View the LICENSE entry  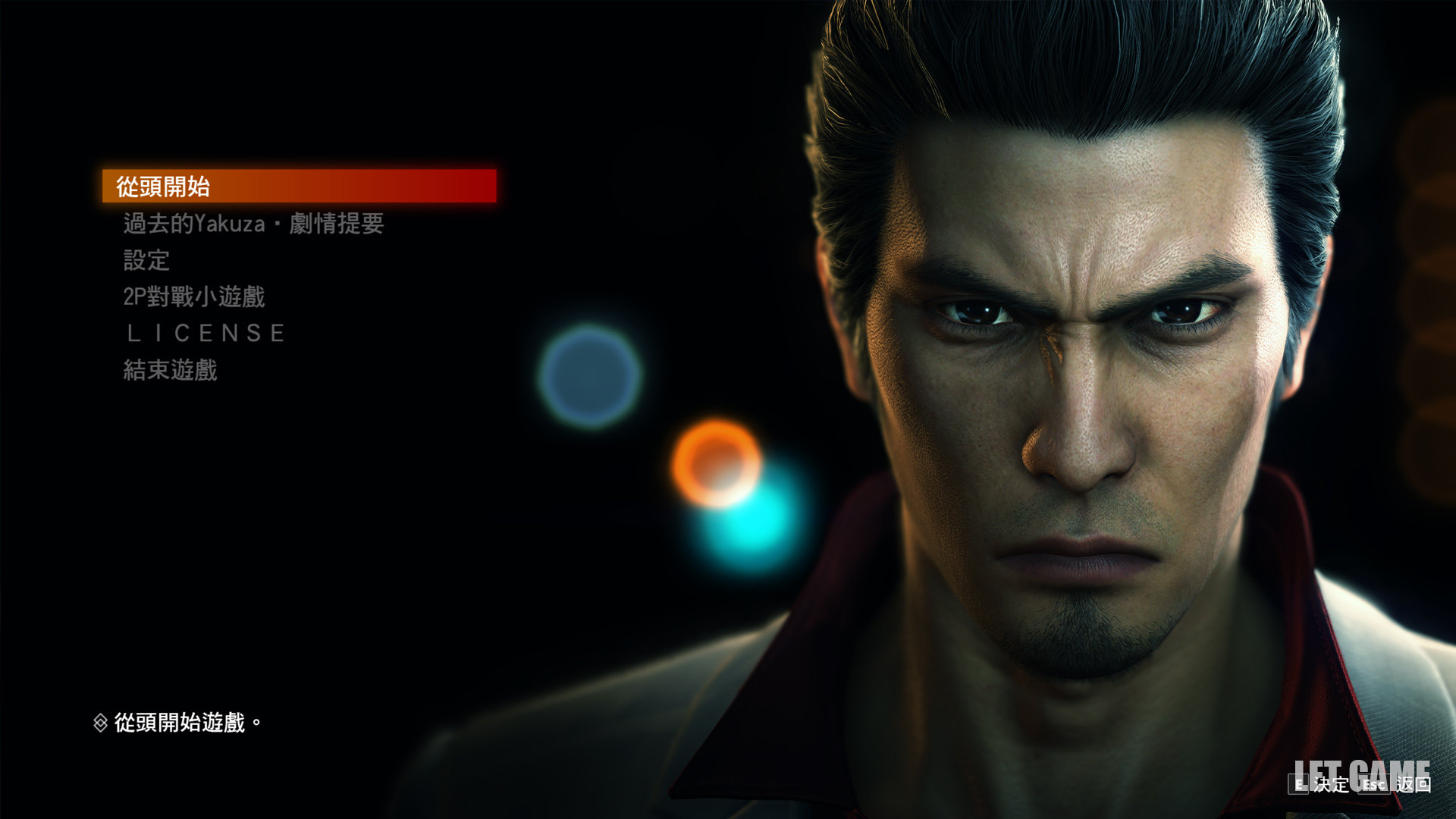click(x=206, y=334)
